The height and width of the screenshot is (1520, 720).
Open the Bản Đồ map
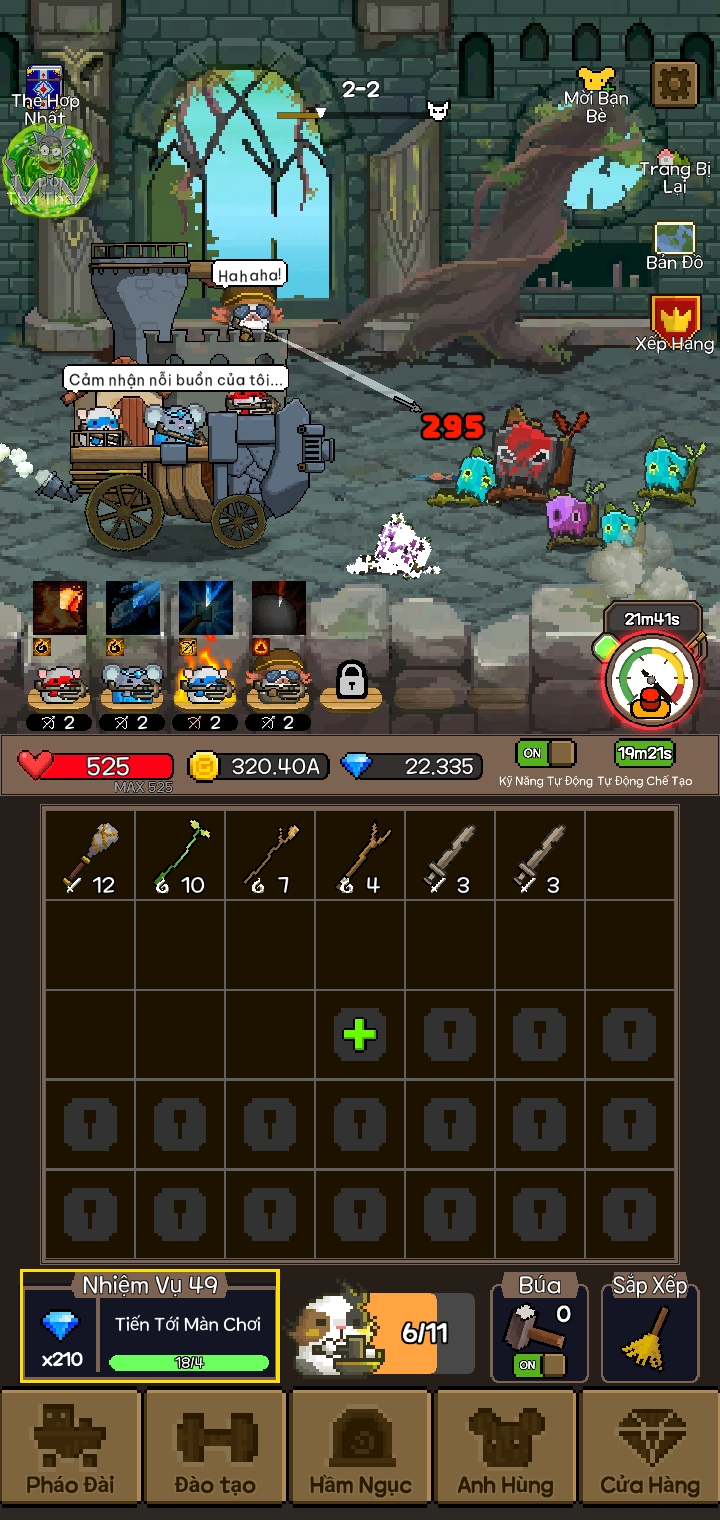coord(674,245)
